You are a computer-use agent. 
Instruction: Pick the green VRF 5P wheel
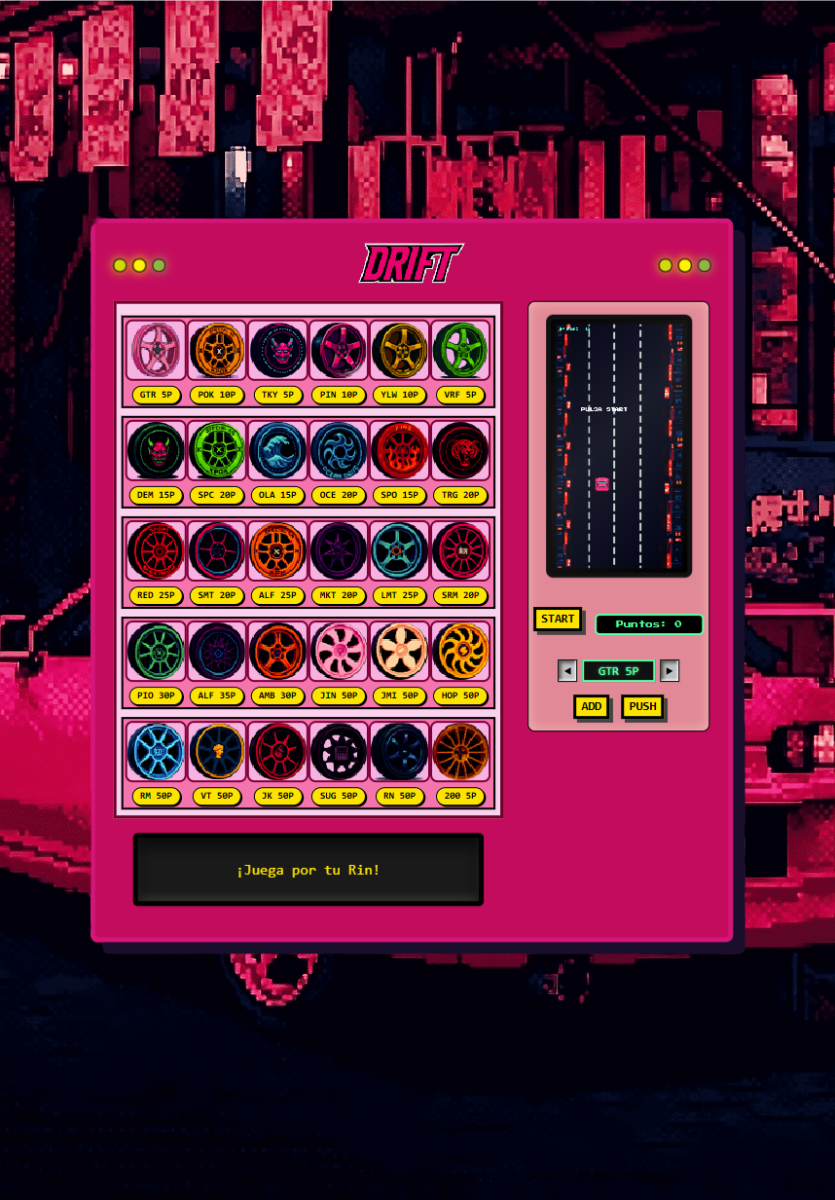click(460, 350)
